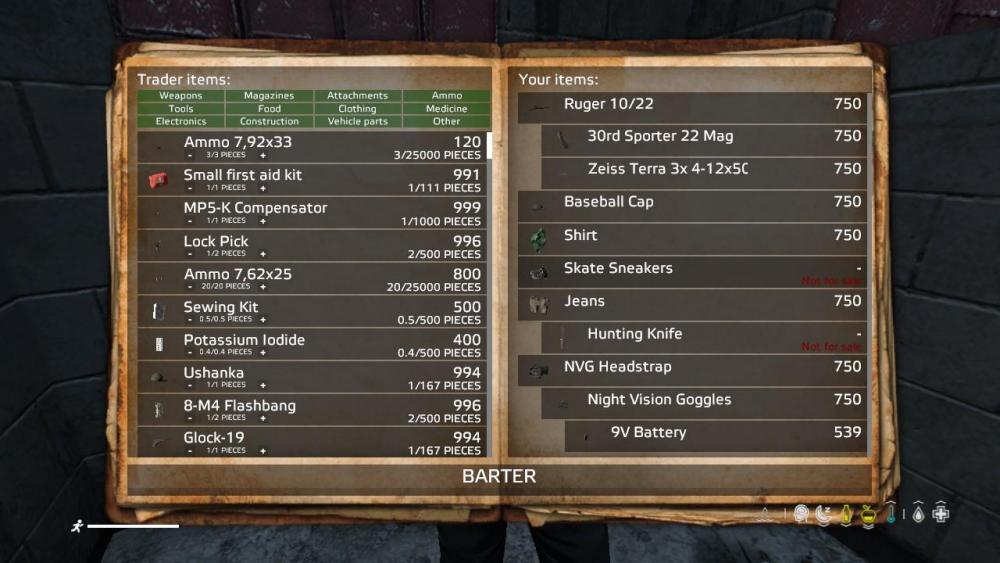The image size is (1000, 563).
Task: Decrease Ammo 7,62x25 quantity with minus
Action: [x=189, y=287]
